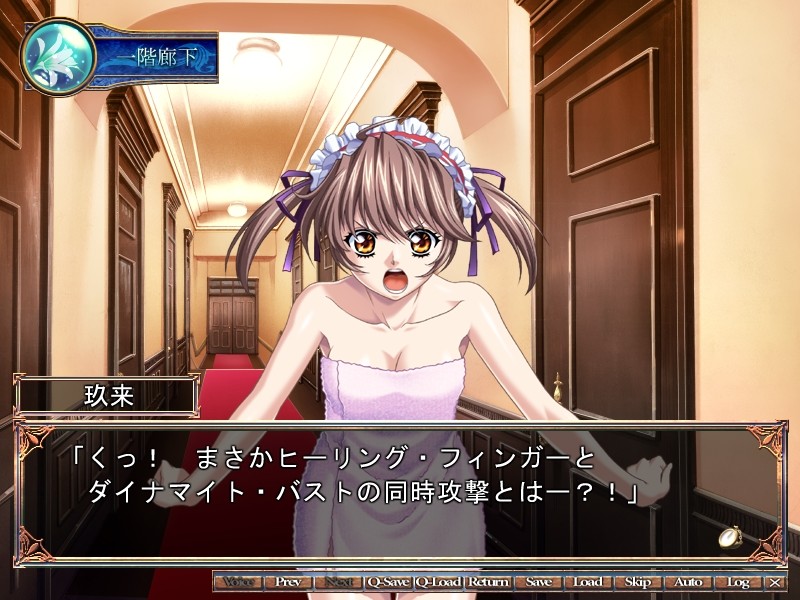Turn on Auto text advance
The image size is (800, 600).
(x=688, y=581)
